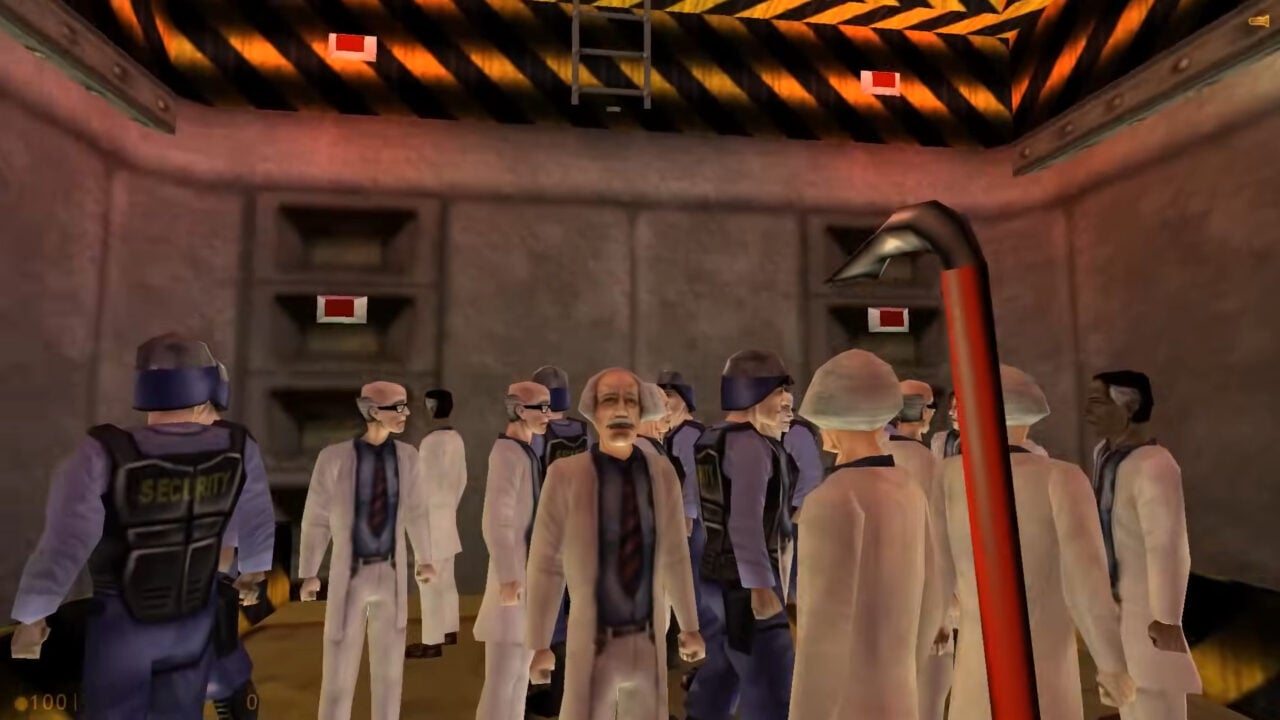Viewport: 1280px width, 720px height.
Task: Click the flashlight icon in the top-right HUD
Action: click(x=1257, y=20)
